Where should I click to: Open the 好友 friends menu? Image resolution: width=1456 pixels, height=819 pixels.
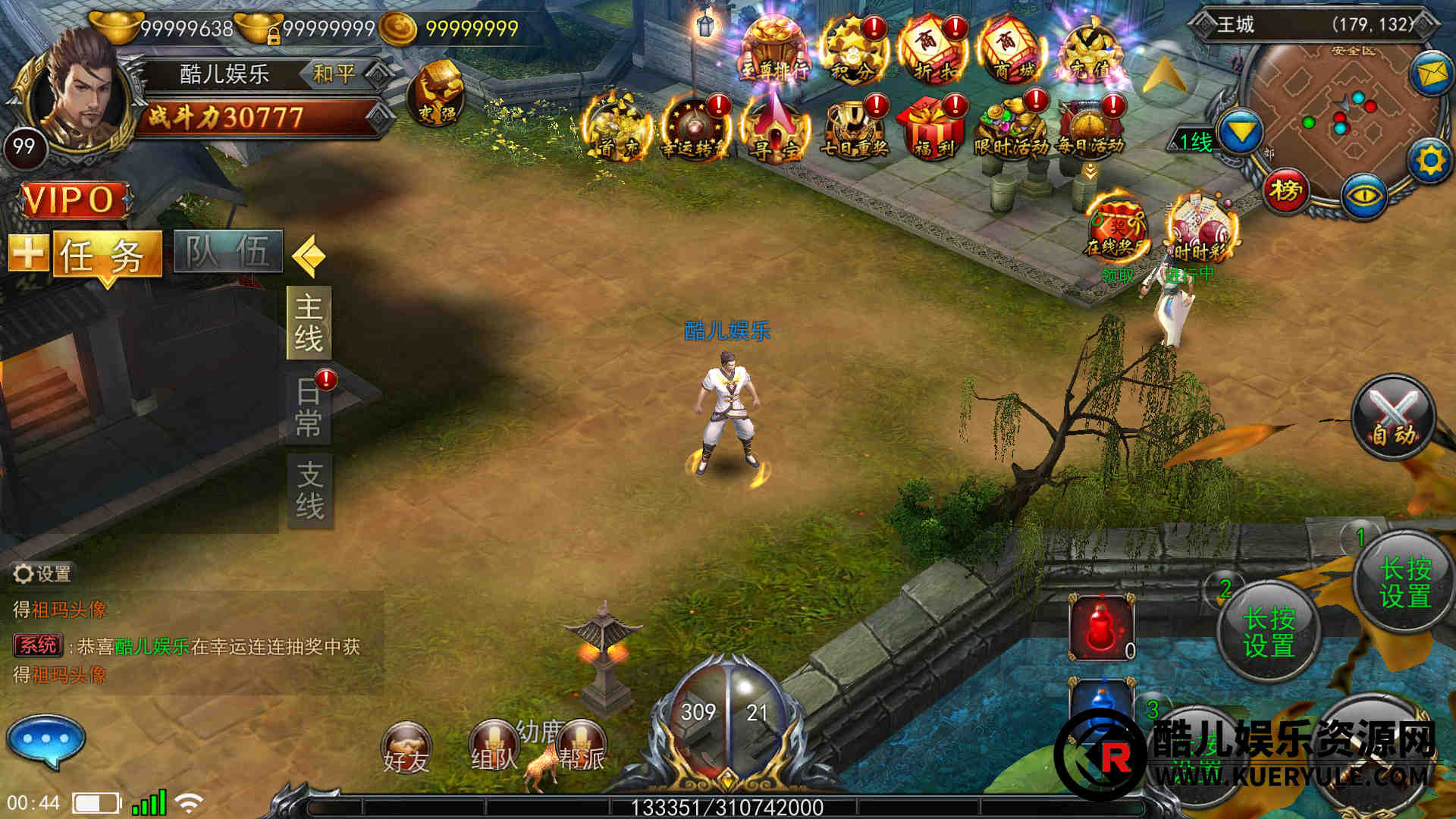[x=406, y=748]
